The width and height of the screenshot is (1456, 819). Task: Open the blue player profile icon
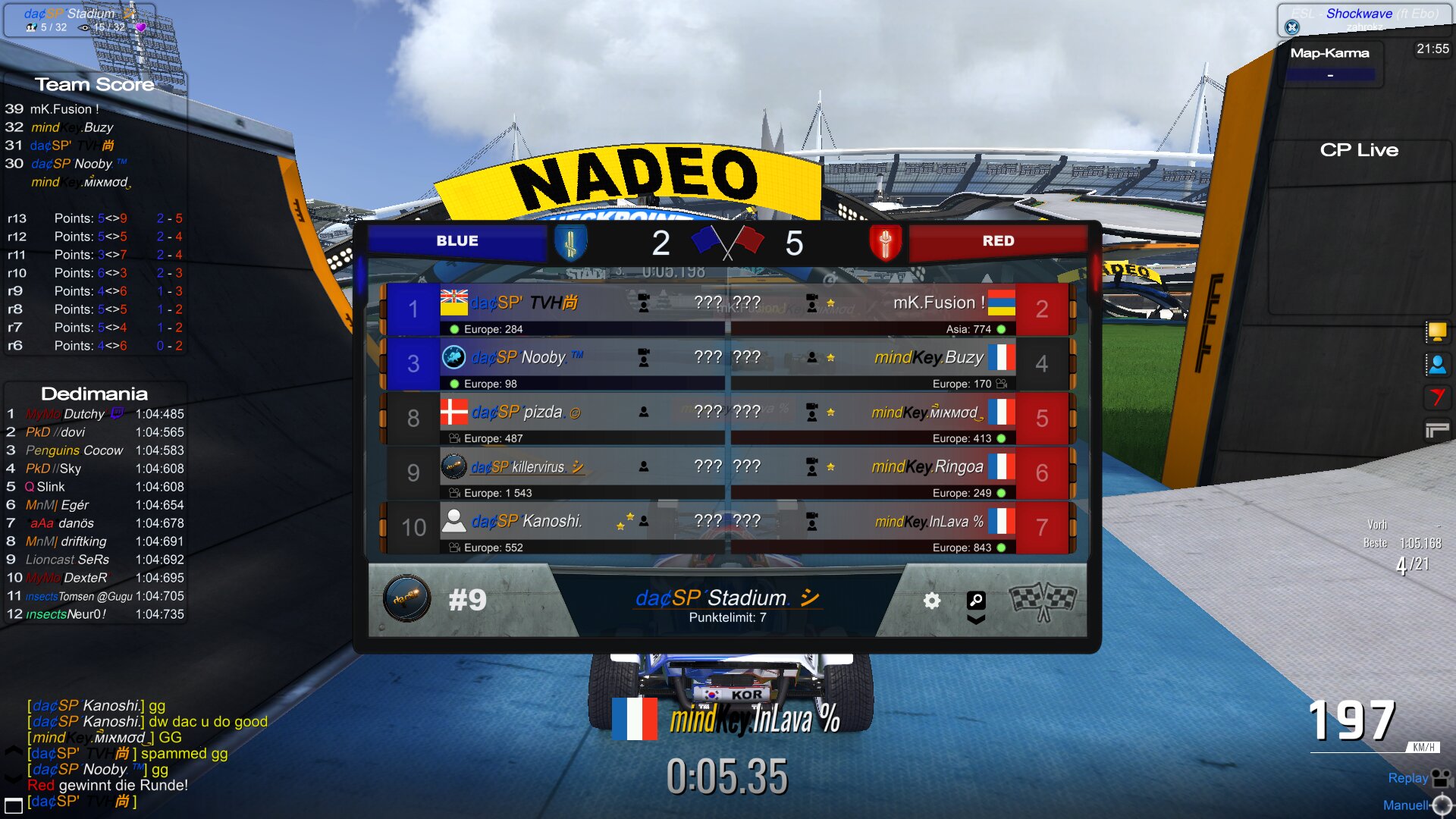click(1436, 365)
